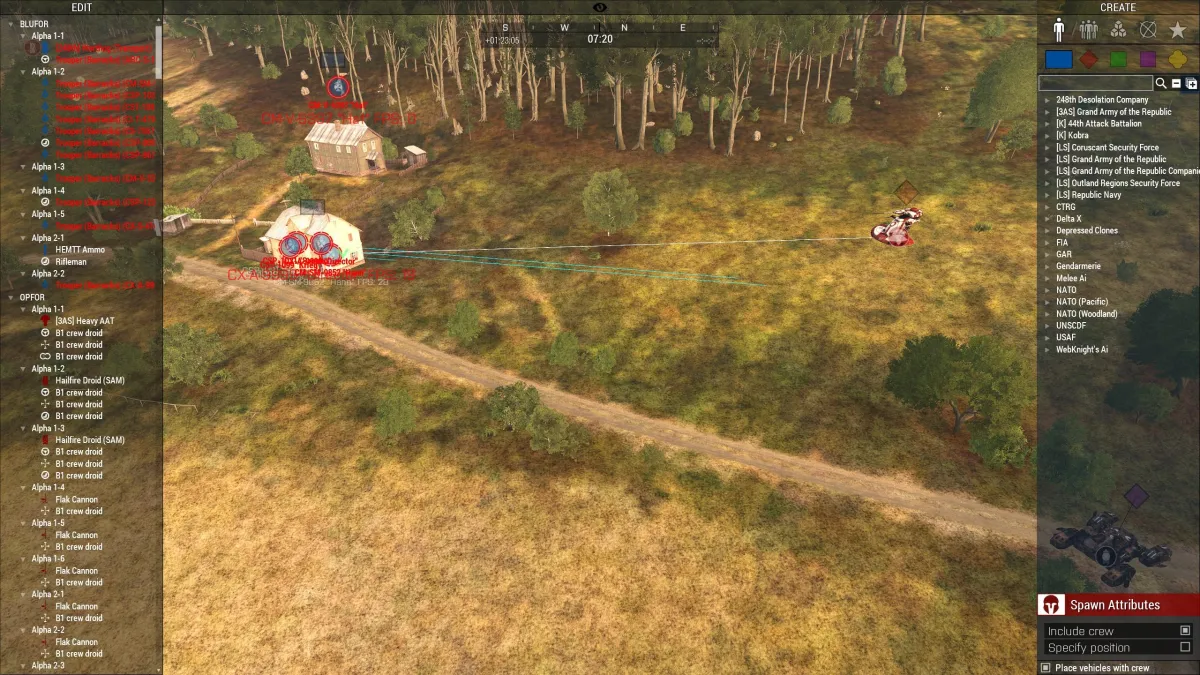Toggle Place vehicles with crew checkbox
The image size is (1200, 675).
coord(1046,668)
